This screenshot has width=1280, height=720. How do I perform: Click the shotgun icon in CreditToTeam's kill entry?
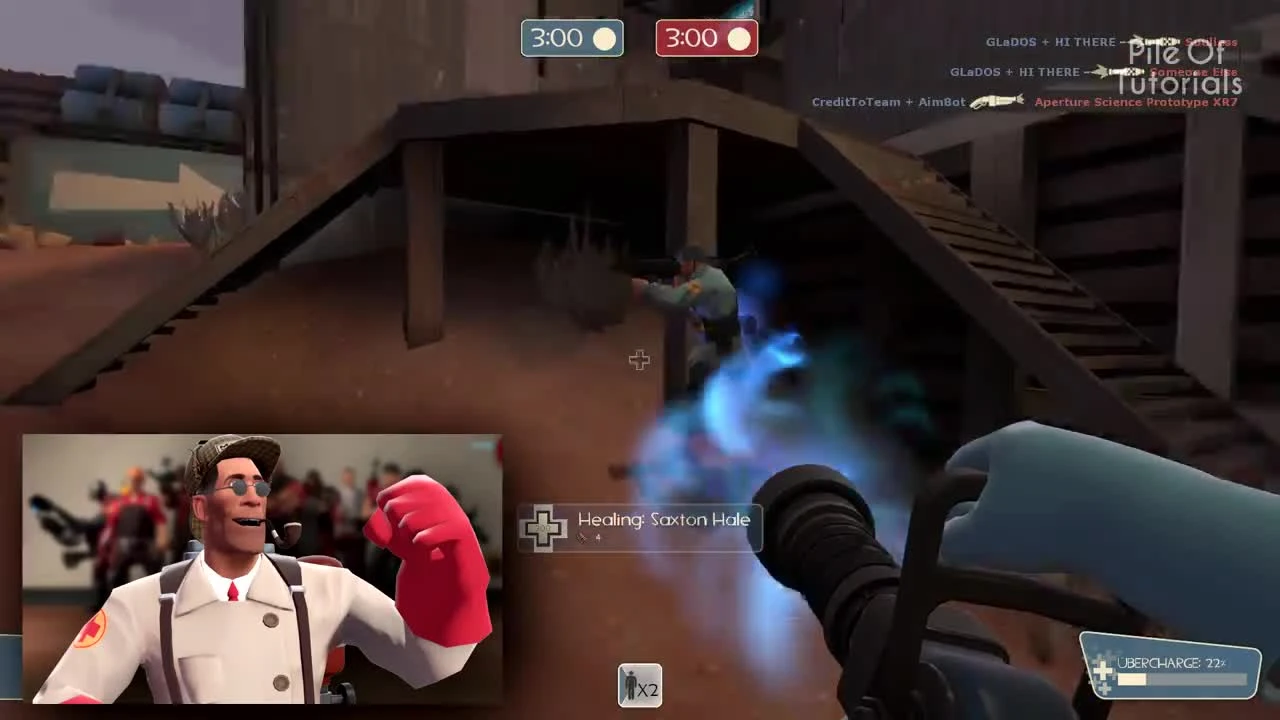995,101
